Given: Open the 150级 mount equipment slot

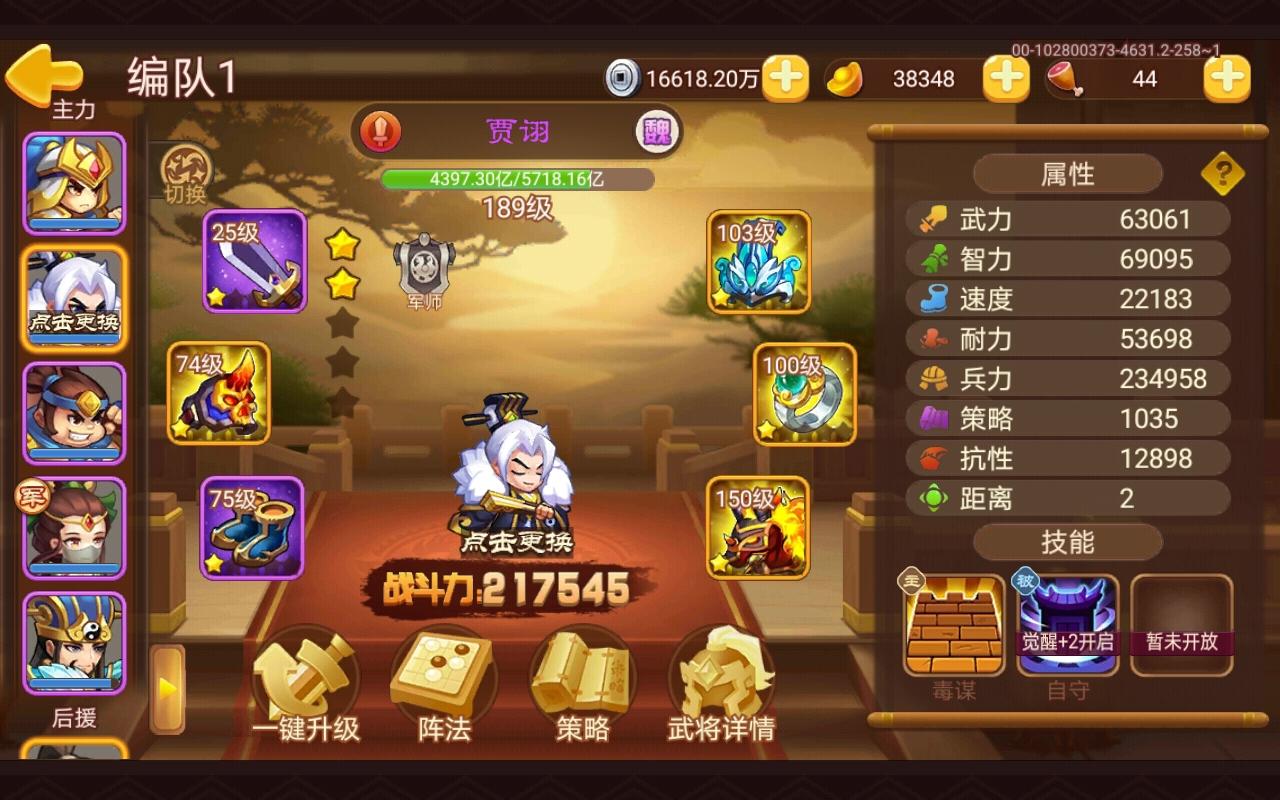Looking at the screenshot, I should 758,527.
